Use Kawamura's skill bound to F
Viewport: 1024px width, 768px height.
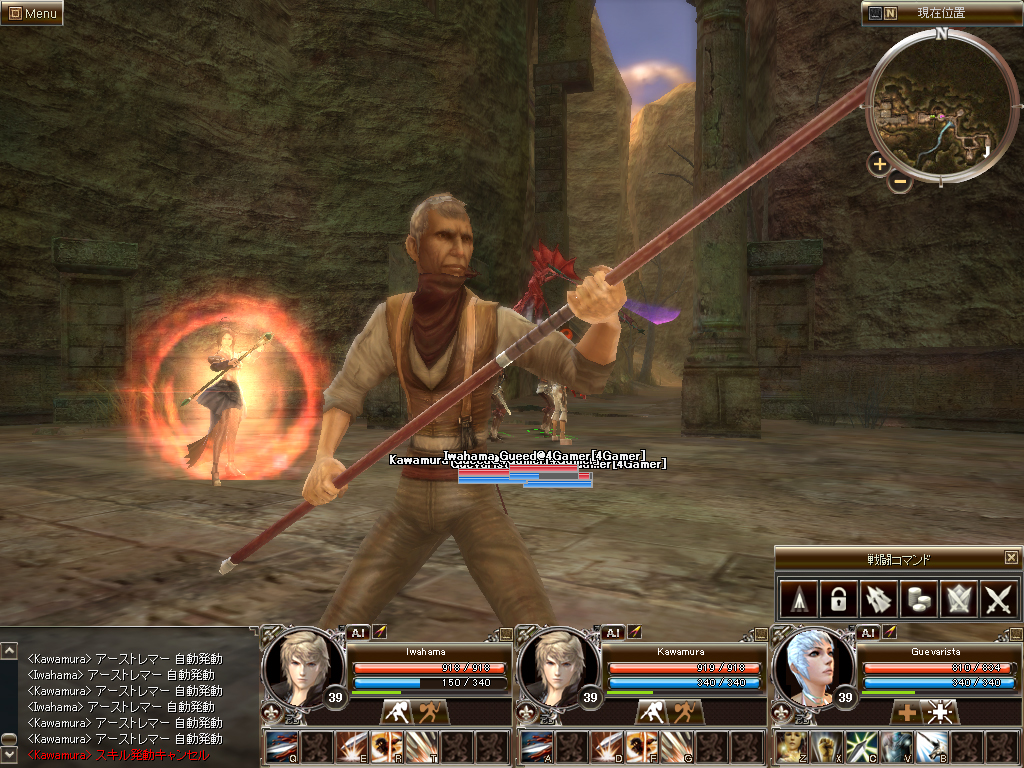coord(641,747)
